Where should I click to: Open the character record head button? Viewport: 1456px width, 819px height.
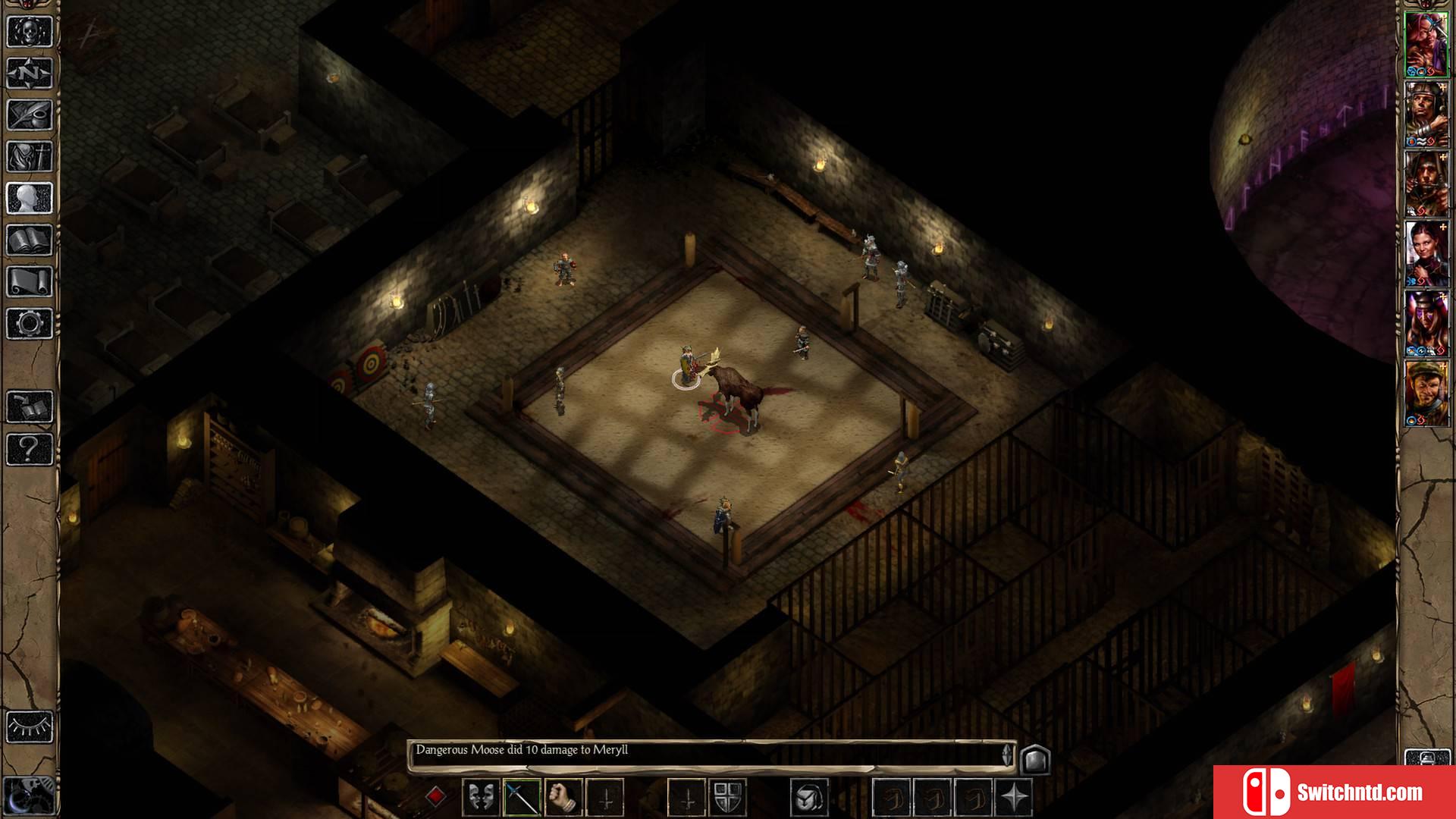(x=30, y=199)
